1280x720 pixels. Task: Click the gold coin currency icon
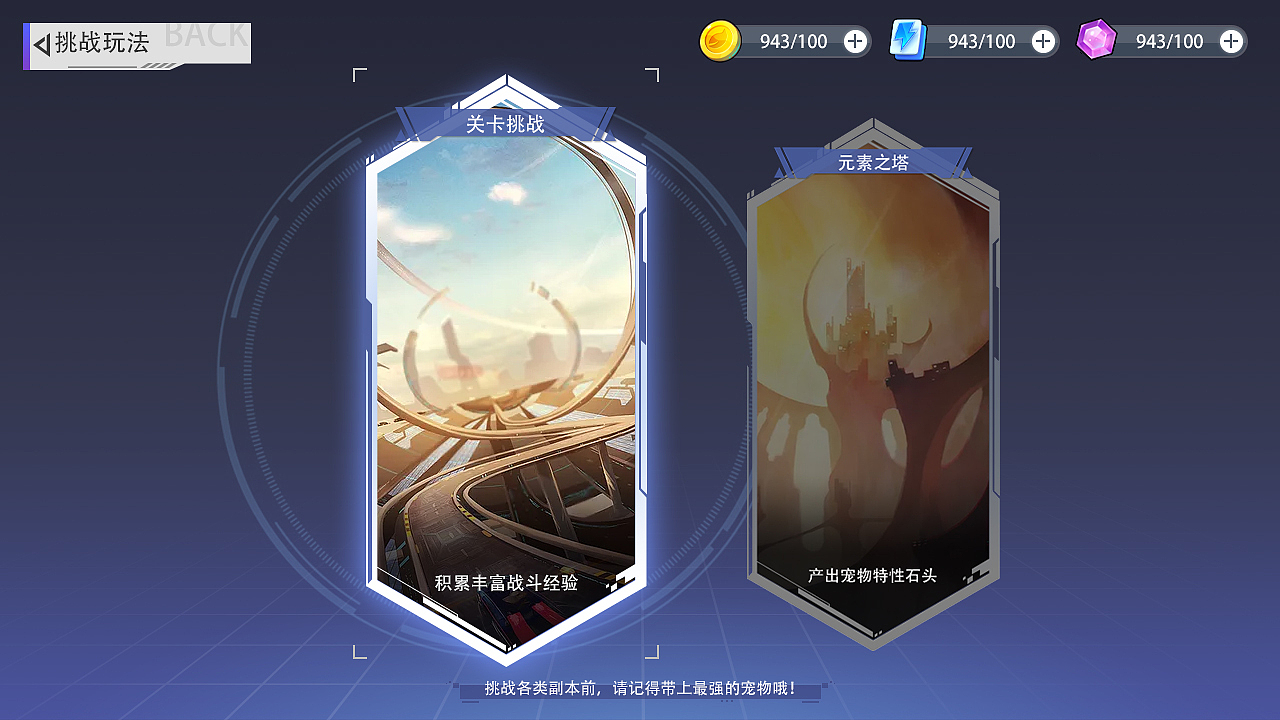pyautogui.click(x=722, y=41)
